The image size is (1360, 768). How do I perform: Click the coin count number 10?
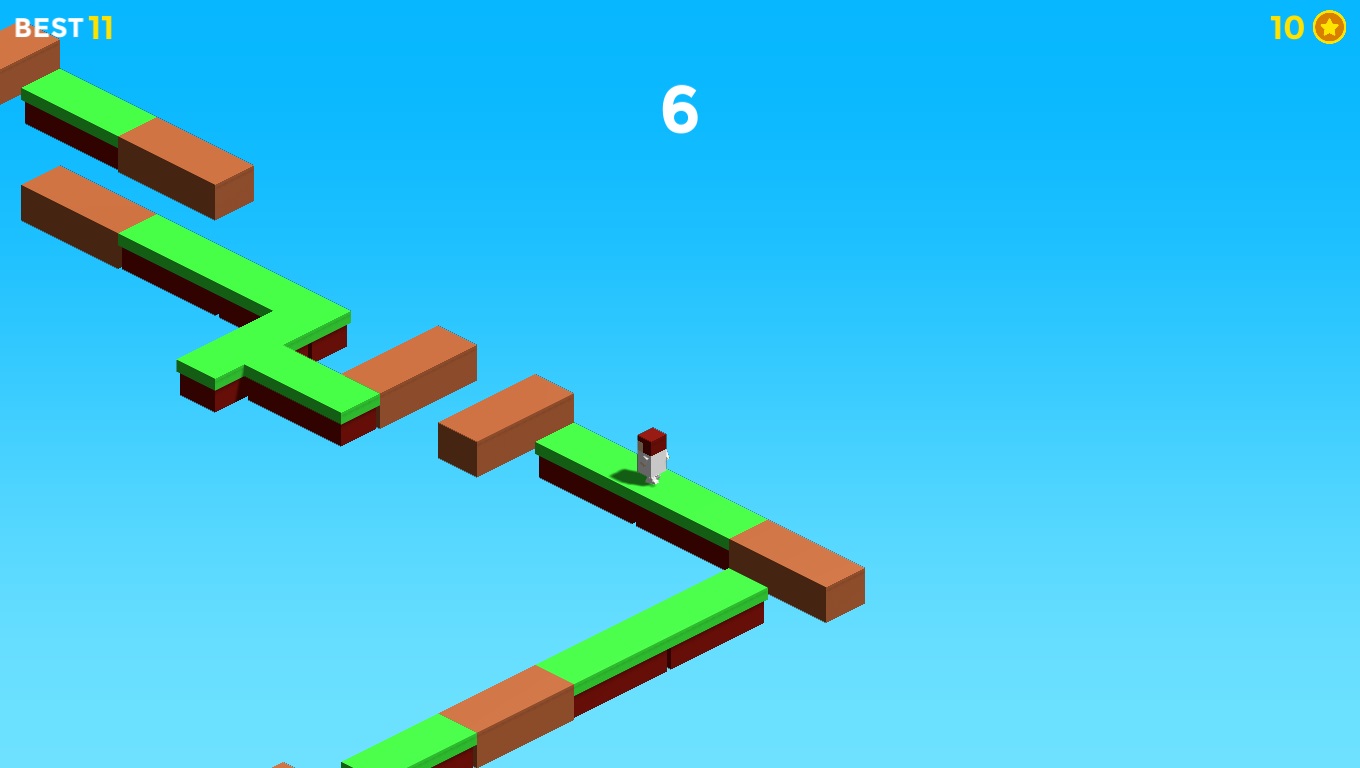[x=1286, y=27]
